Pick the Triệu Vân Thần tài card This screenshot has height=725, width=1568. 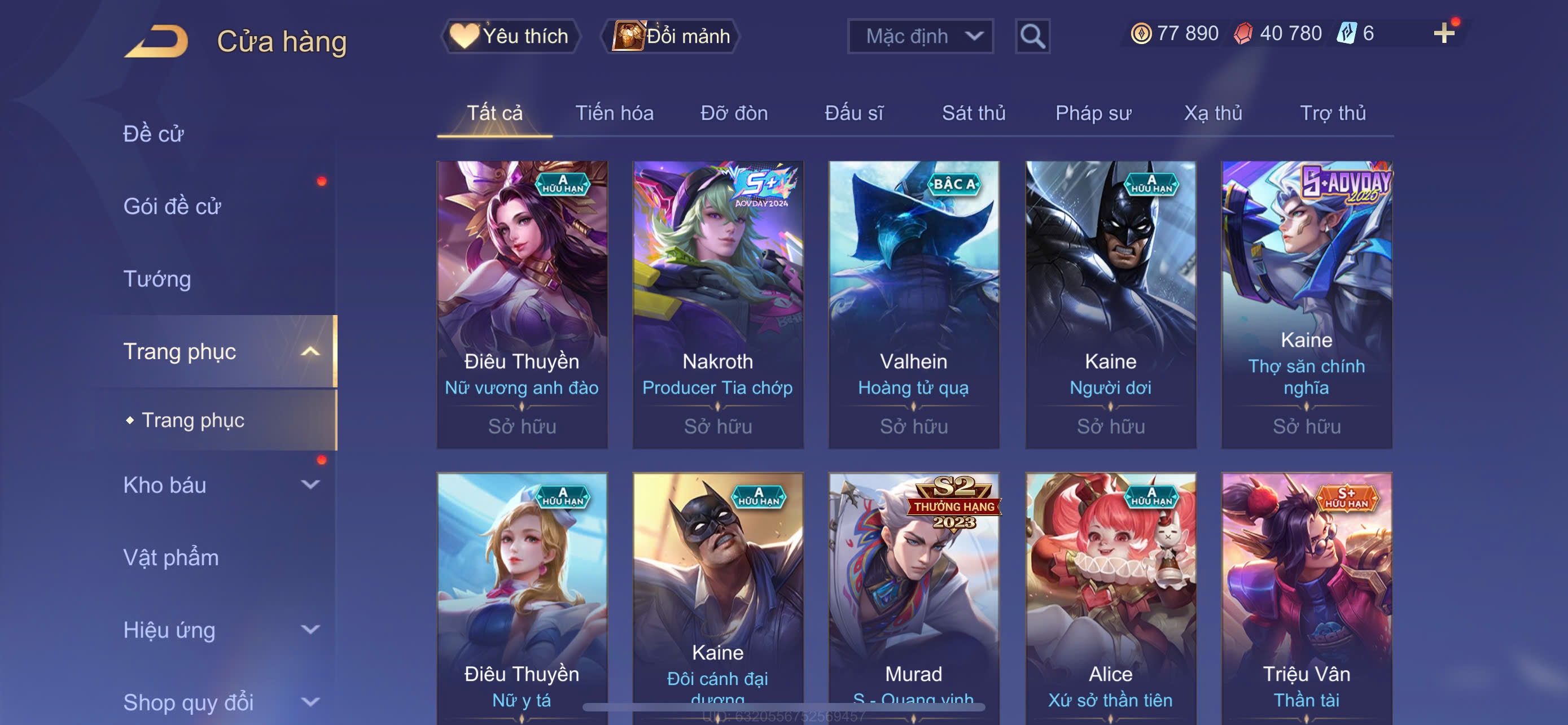[x=1306, y=597]
